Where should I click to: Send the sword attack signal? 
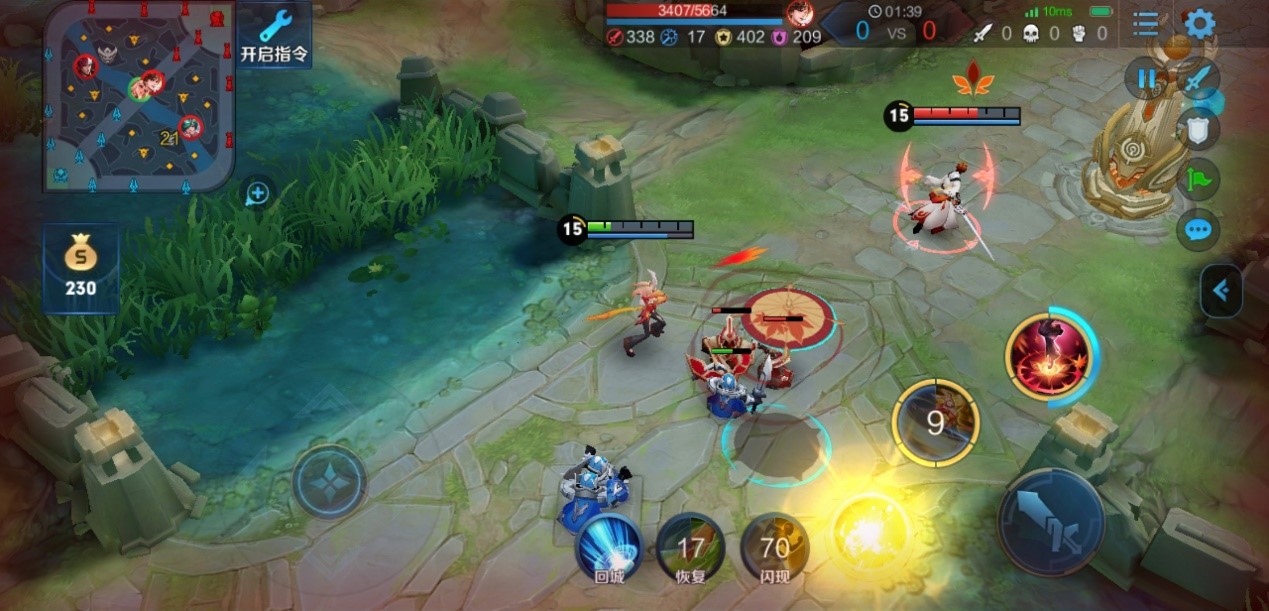1198,78
